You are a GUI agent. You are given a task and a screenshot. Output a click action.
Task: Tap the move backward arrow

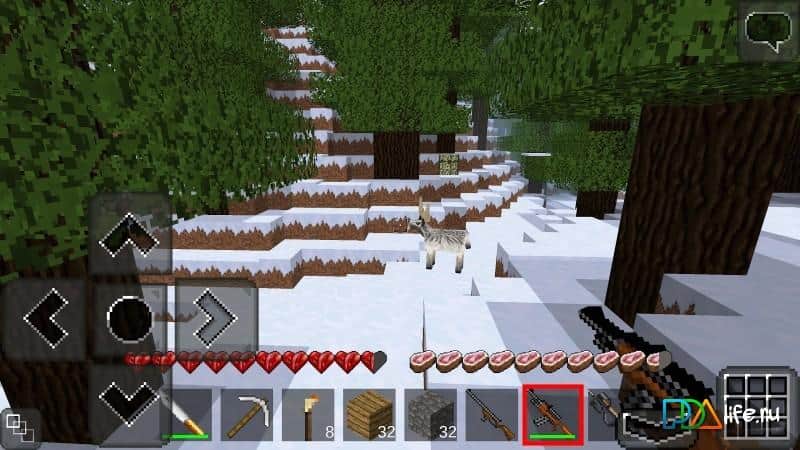tap(128, 400)
